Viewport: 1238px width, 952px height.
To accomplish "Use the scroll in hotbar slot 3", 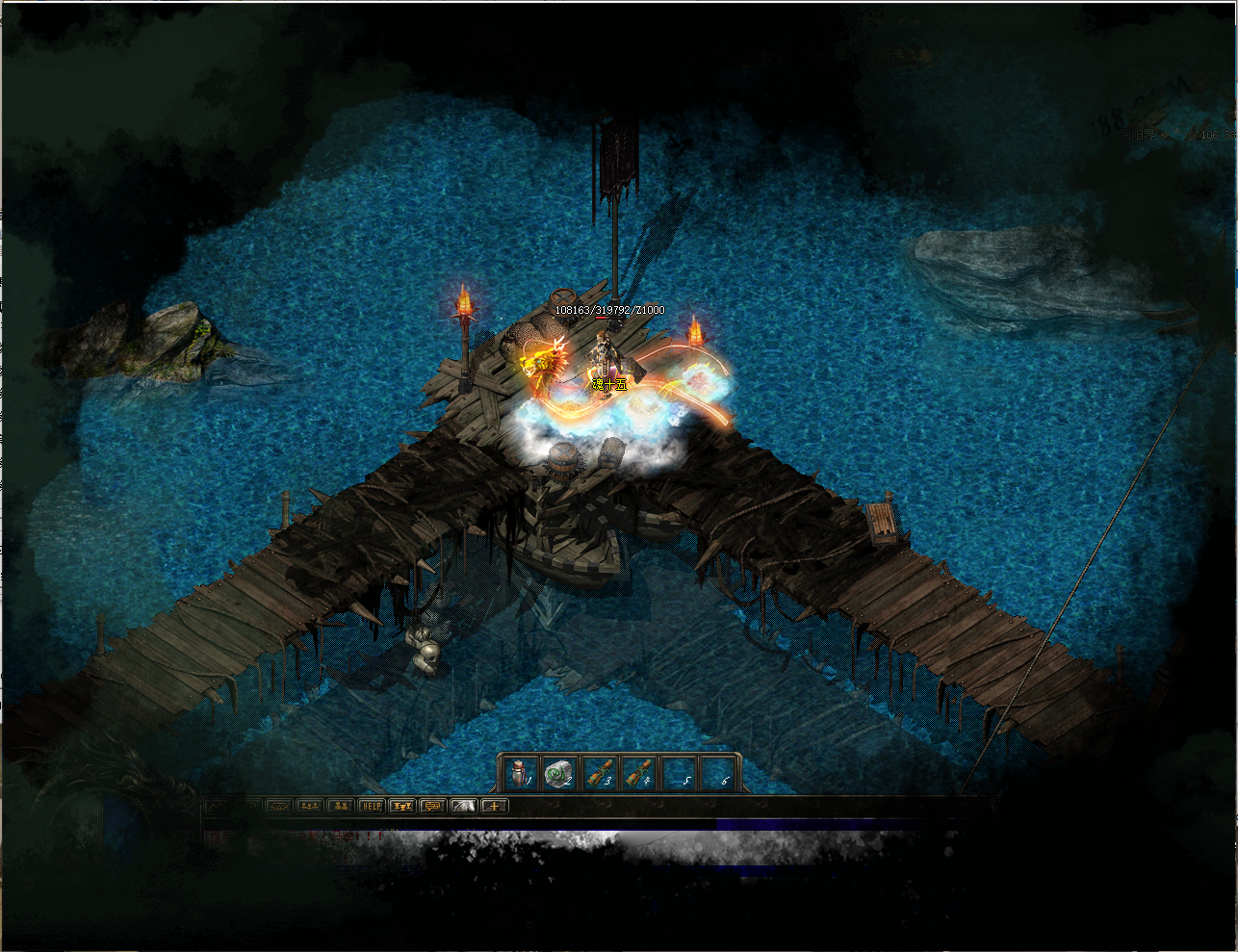I will [599, 772].
